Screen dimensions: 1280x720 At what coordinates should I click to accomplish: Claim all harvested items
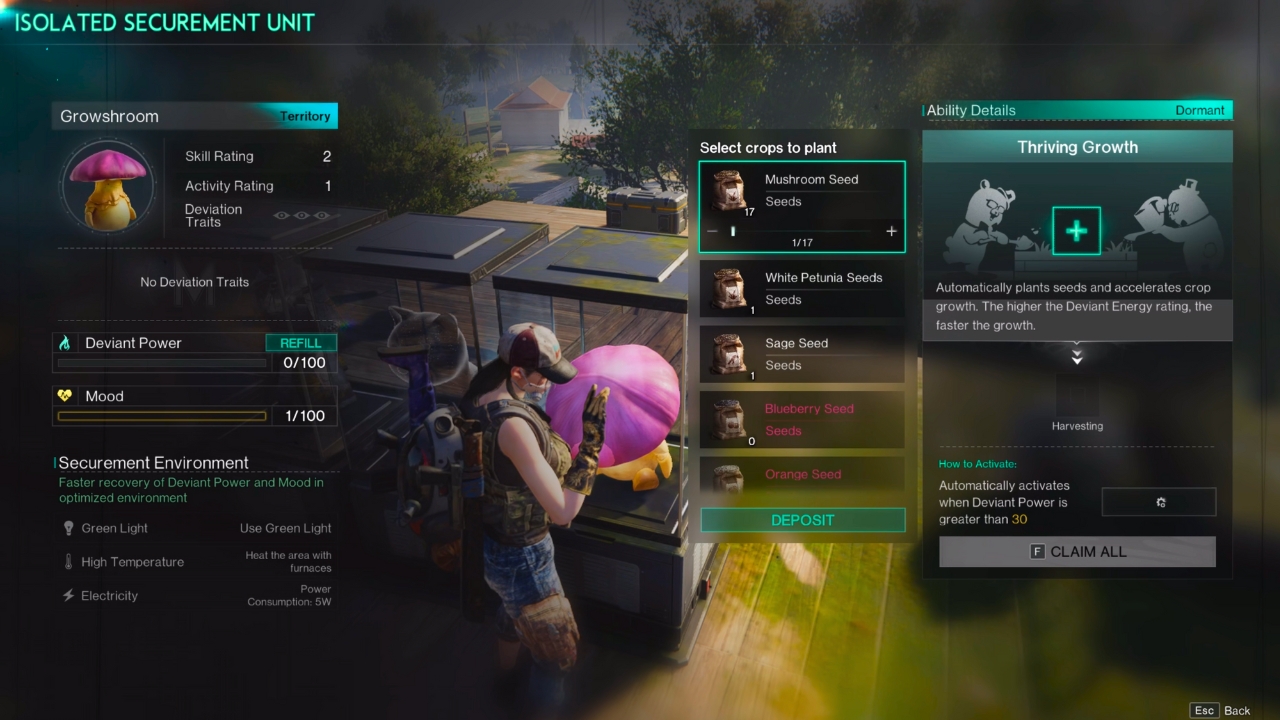coord(1077,552)
